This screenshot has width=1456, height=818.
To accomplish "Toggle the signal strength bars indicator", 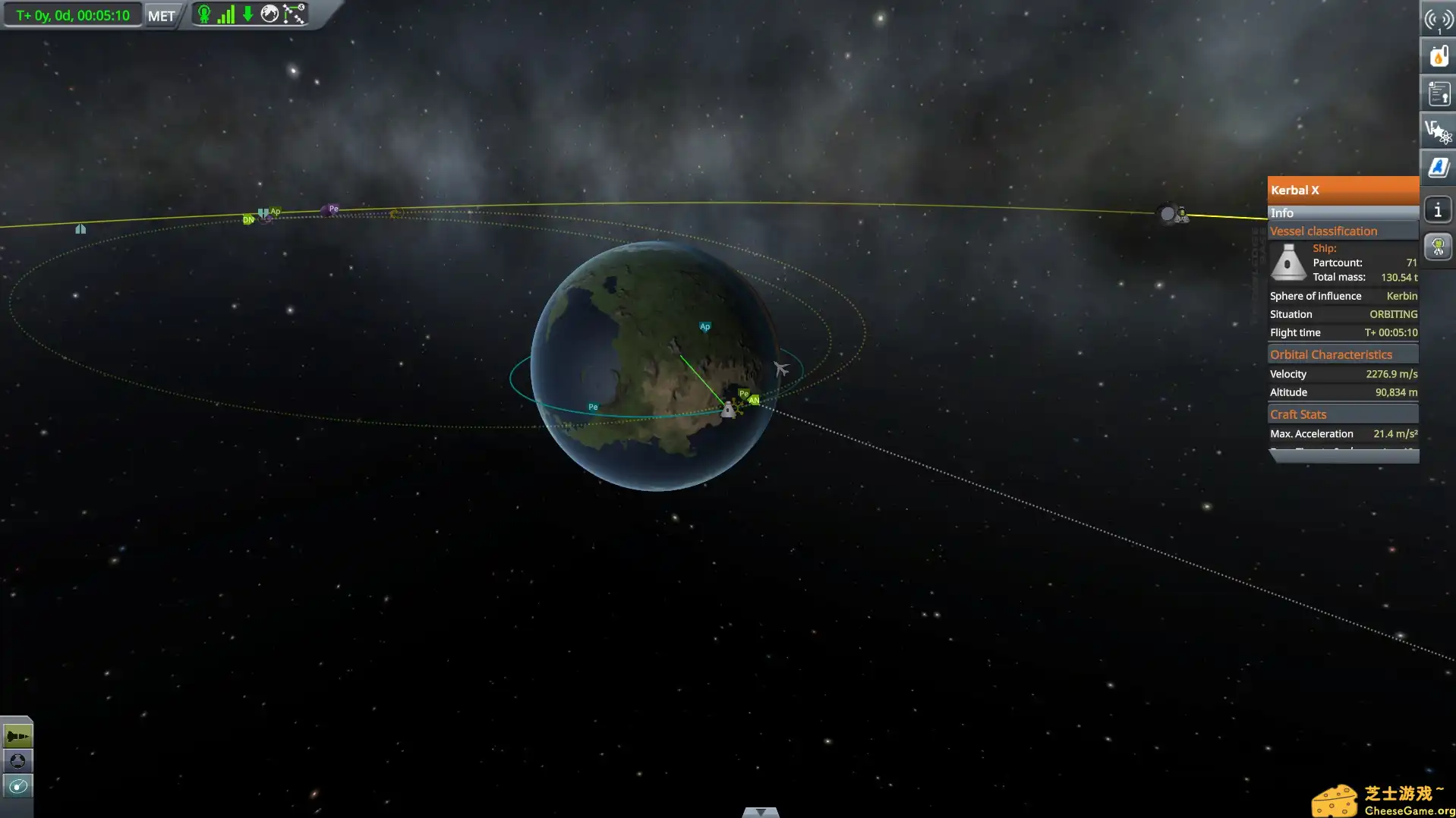I will pos(225,14).
